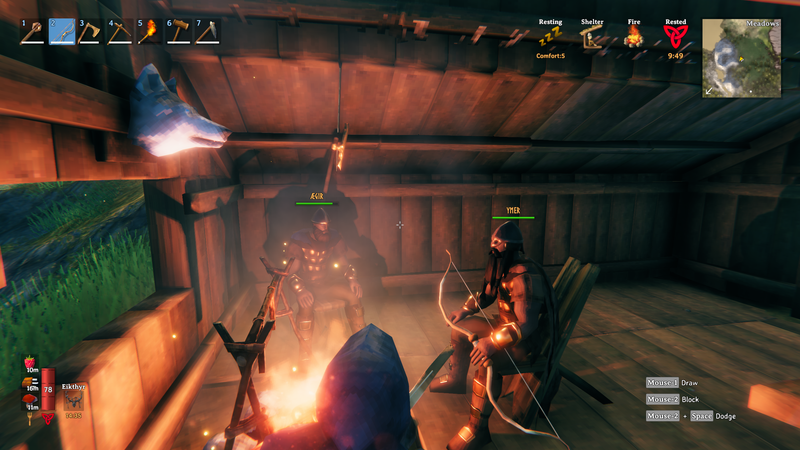800x450 pixels.
Task: Click the red Rested buff icon
Action: coord(675,38)
